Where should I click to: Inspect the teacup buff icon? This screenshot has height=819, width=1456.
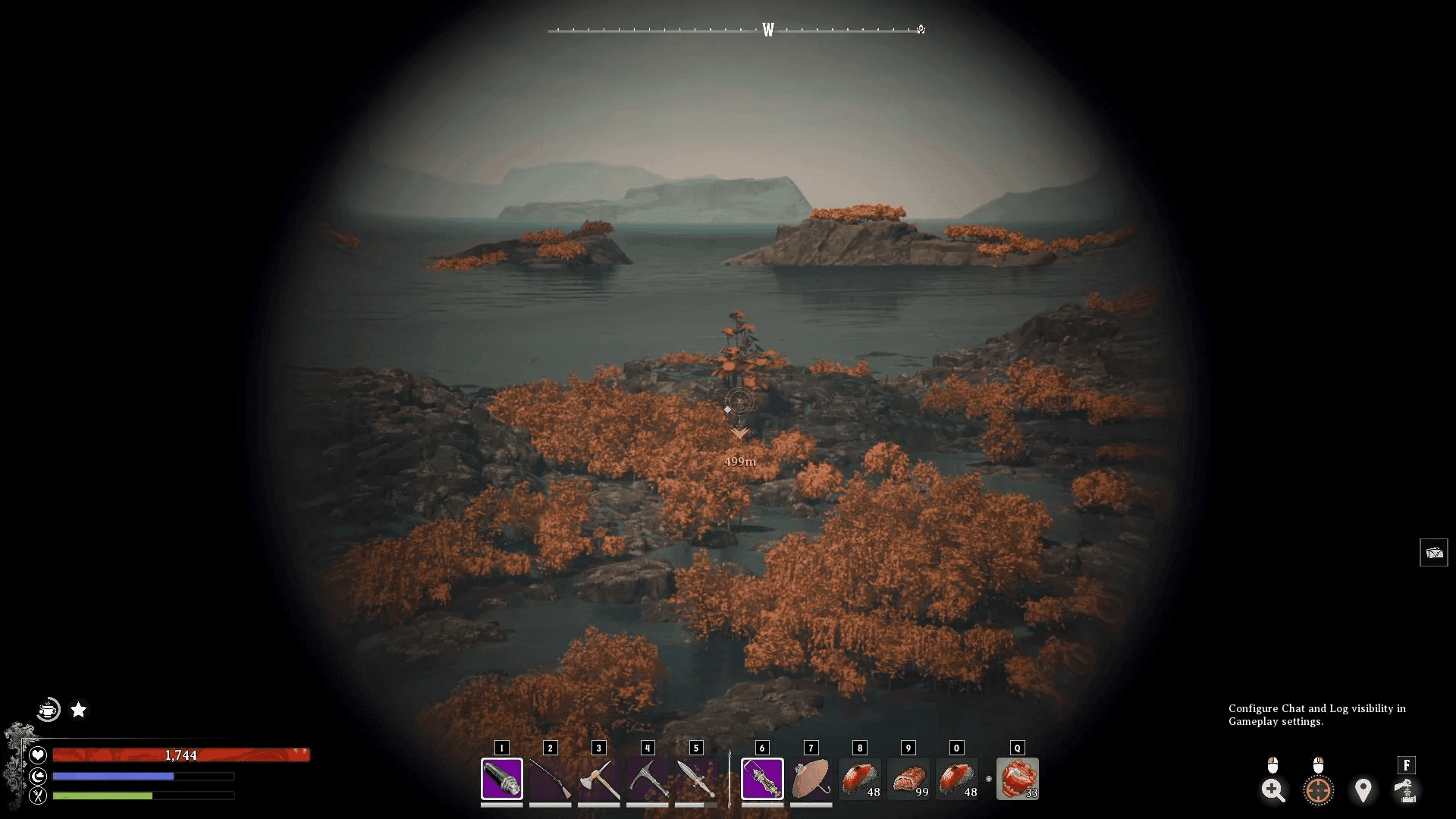(x=49, y=710)
